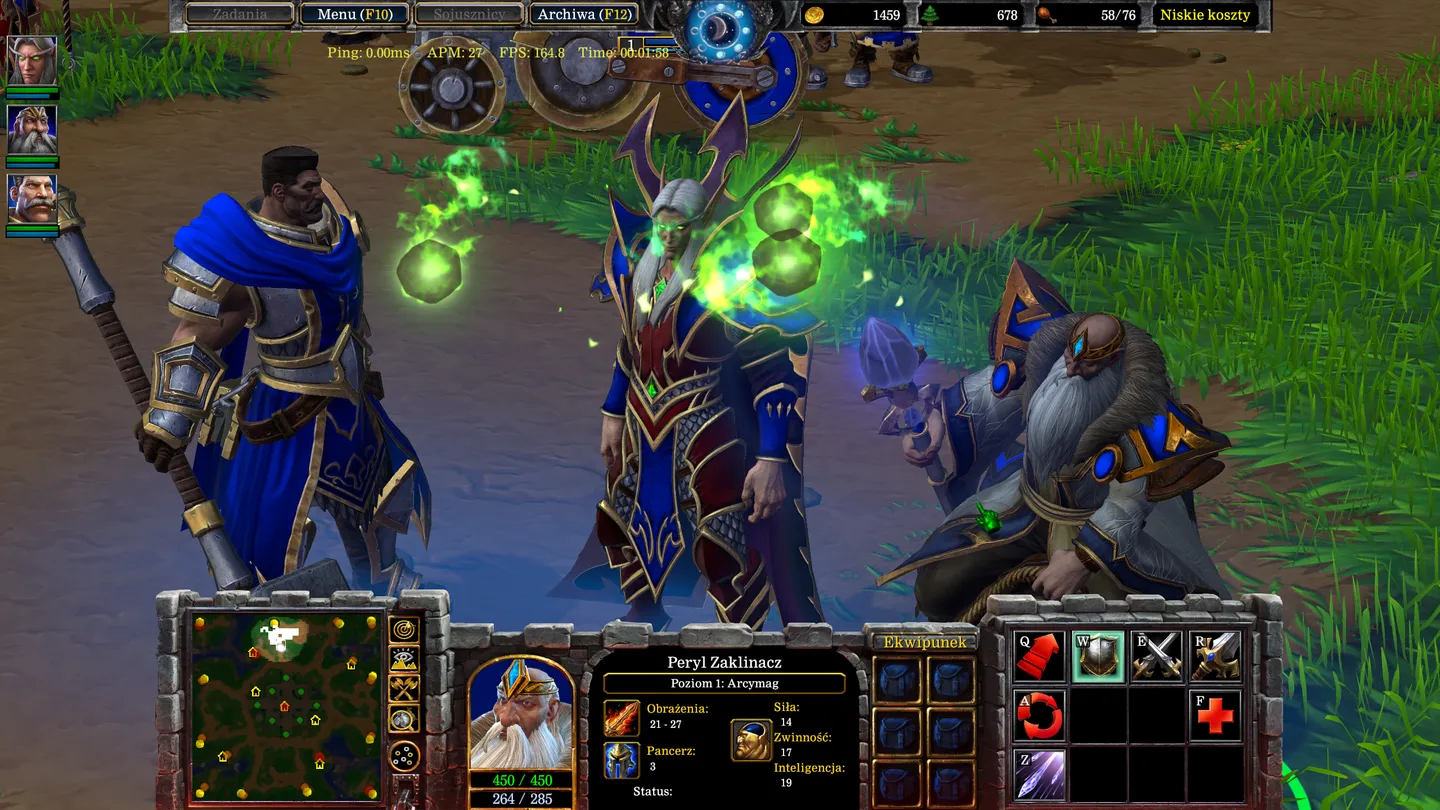Open the red cross F command
The height and width of the screenshot is (810, 1440).
[1215, 716]
